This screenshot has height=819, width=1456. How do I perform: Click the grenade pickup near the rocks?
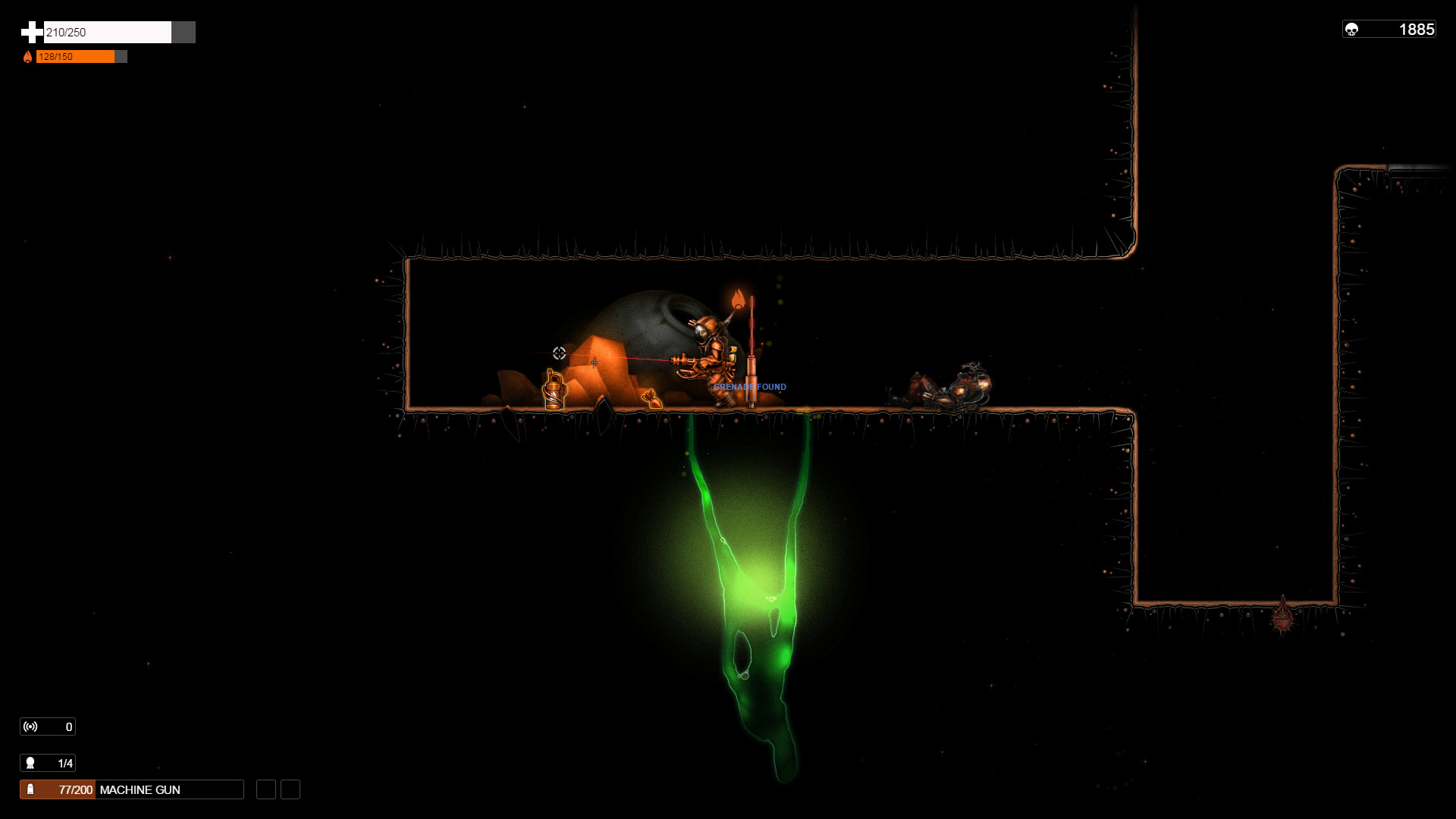(x=653, y=399)
